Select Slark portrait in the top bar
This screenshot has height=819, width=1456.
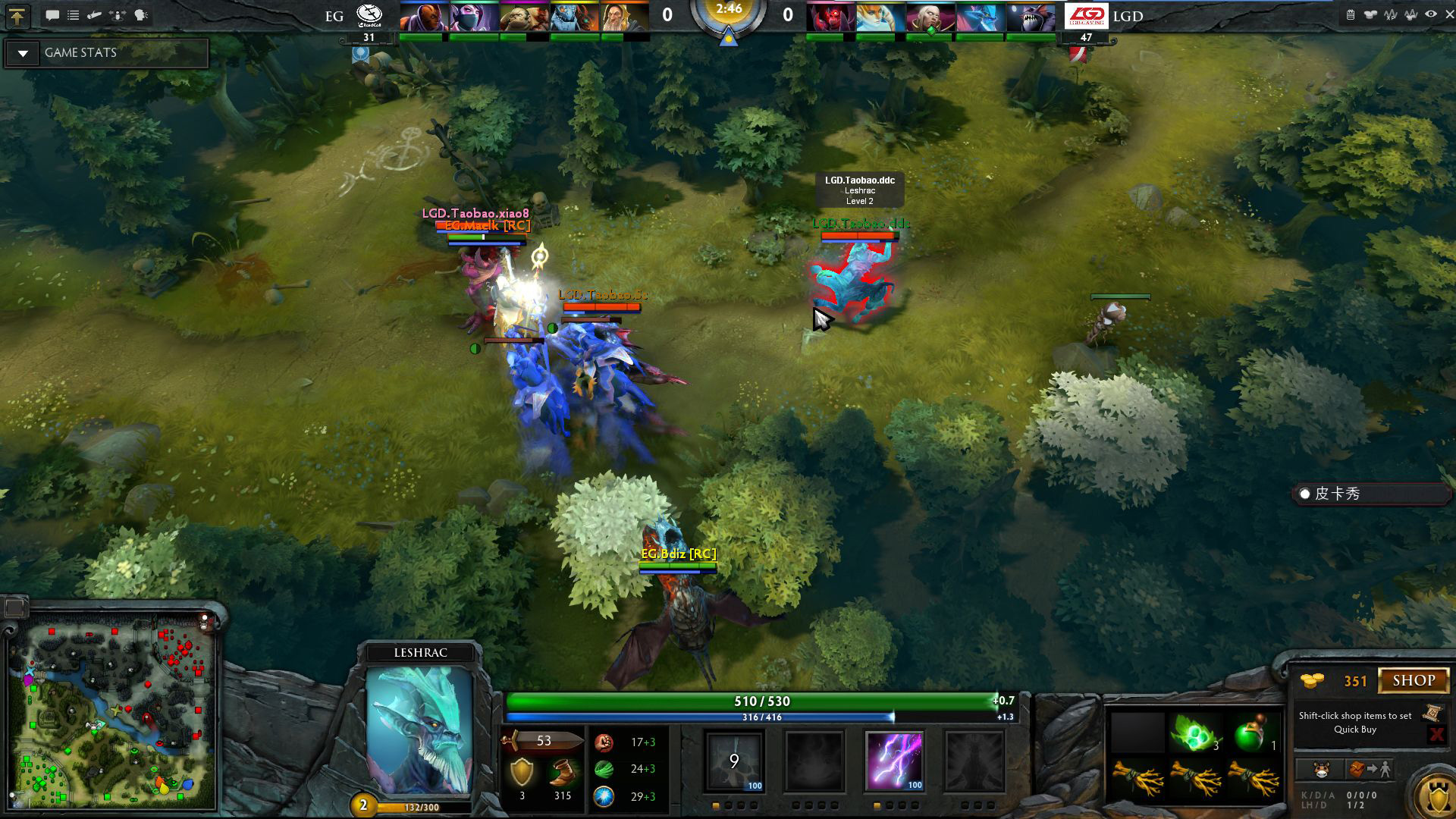[1031, 17]
